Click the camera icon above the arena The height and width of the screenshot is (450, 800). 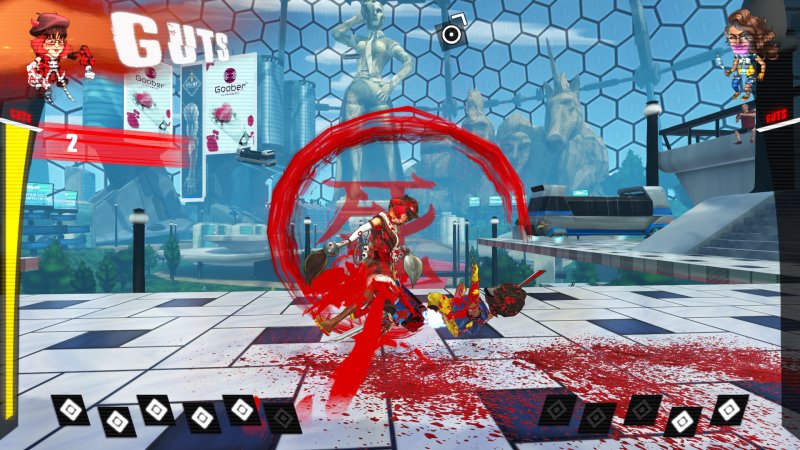(x=452, y=32)
